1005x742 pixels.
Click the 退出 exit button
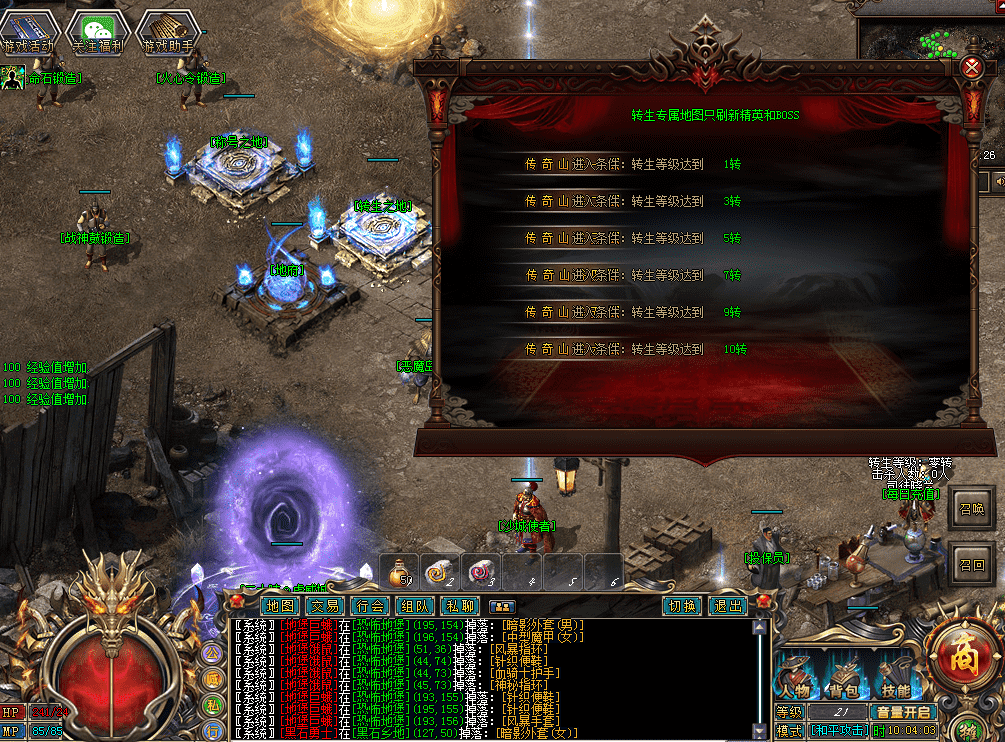coord(727,606)
